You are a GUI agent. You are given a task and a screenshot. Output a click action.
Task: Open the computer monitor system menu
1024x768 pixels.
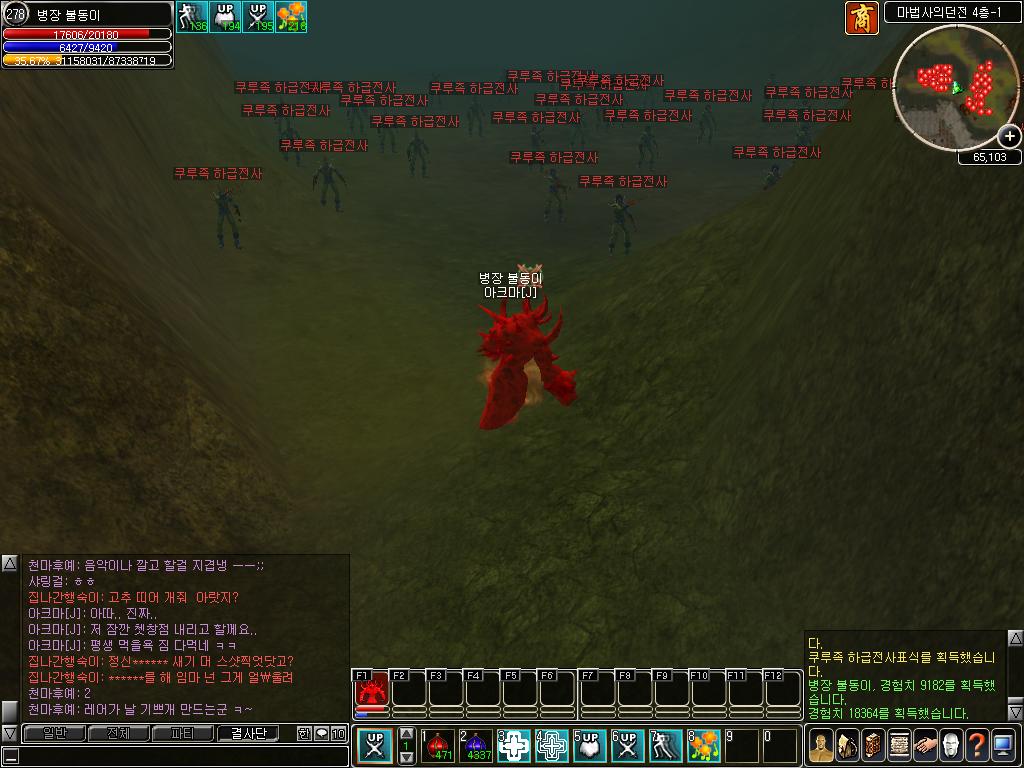pos(1002,745)
